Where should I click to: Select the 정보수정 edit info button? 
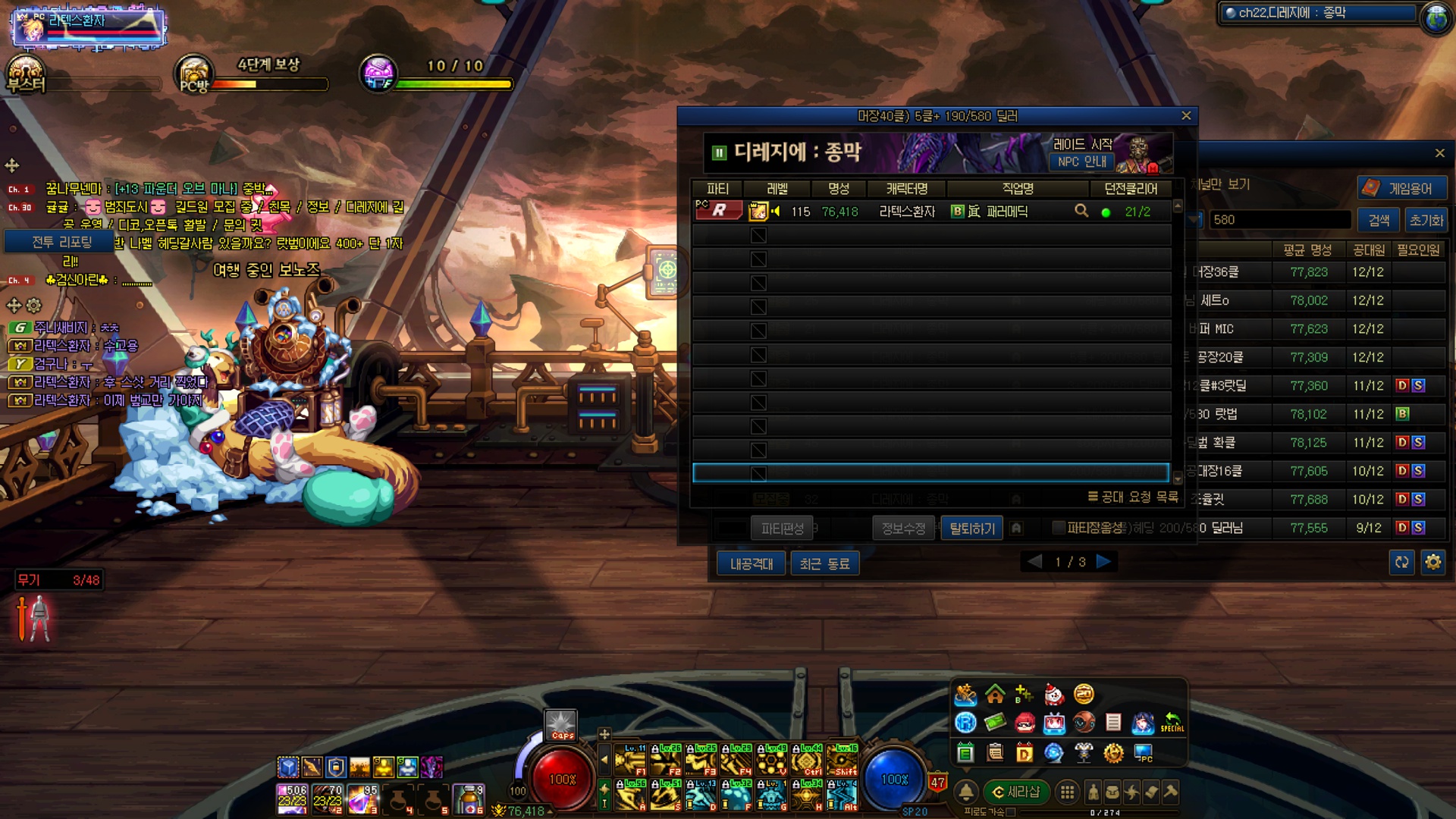(x=903, y=529)
